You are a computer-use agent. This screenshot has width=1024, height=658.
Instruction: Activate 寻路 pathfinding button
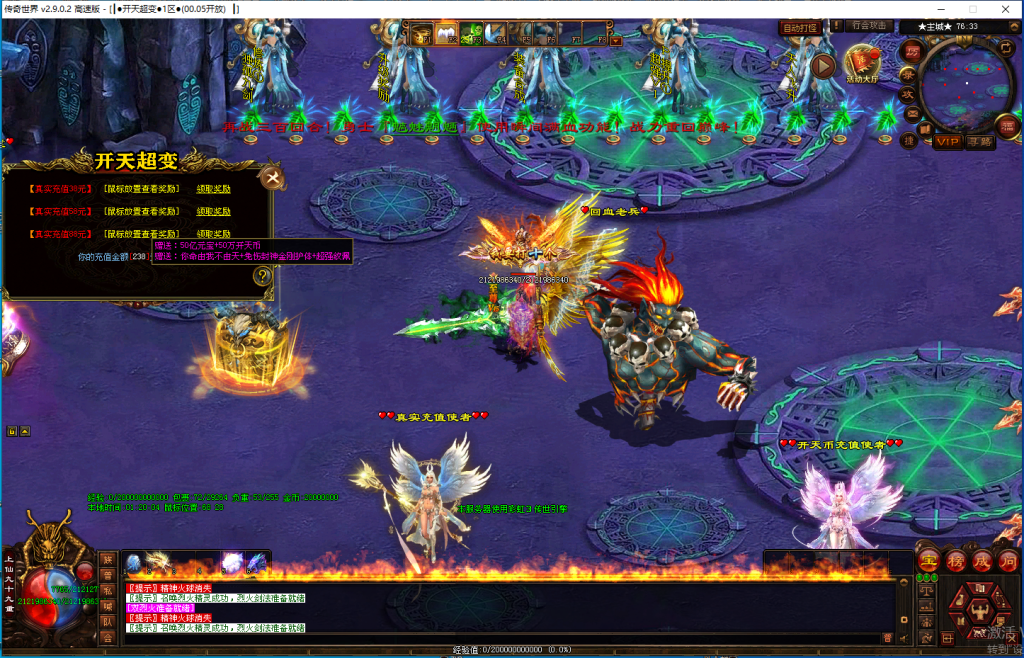coord(981,142)
